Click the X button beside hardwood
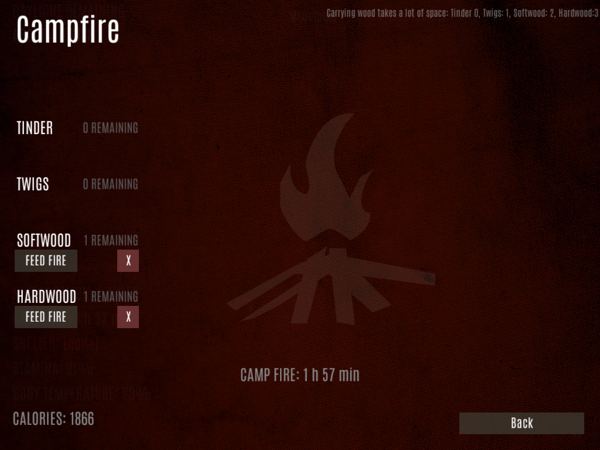This screenshot has height=450, width=600. click(128, 317)
